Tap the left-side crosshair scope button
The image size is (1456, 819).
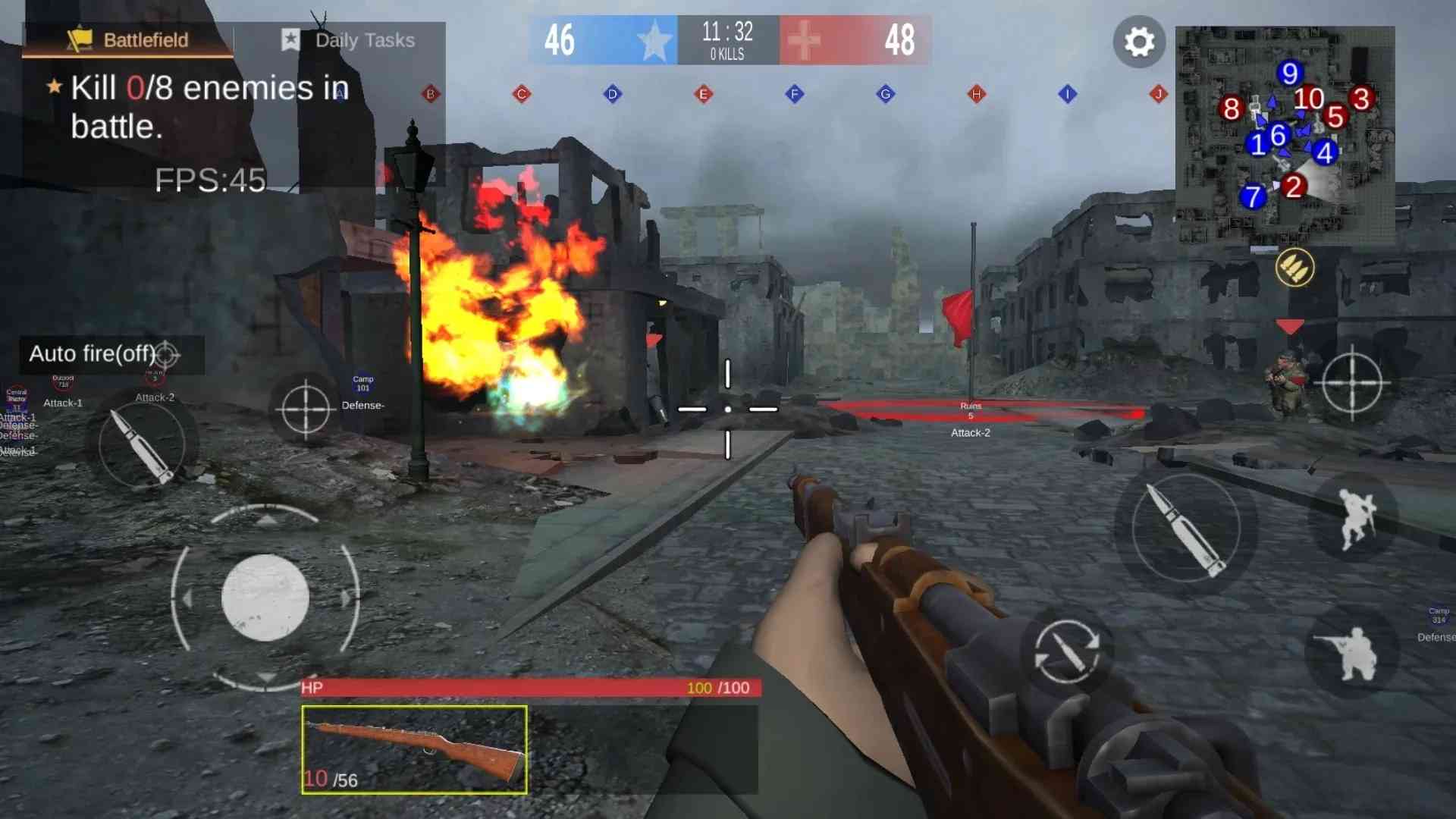pyautogui.click(x=305, y=409)
